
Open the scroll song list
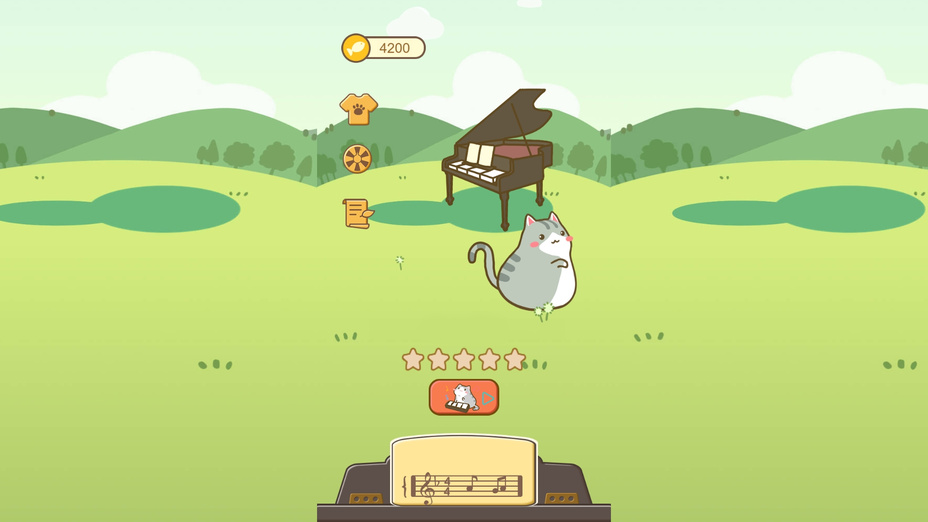click(357, 213)
